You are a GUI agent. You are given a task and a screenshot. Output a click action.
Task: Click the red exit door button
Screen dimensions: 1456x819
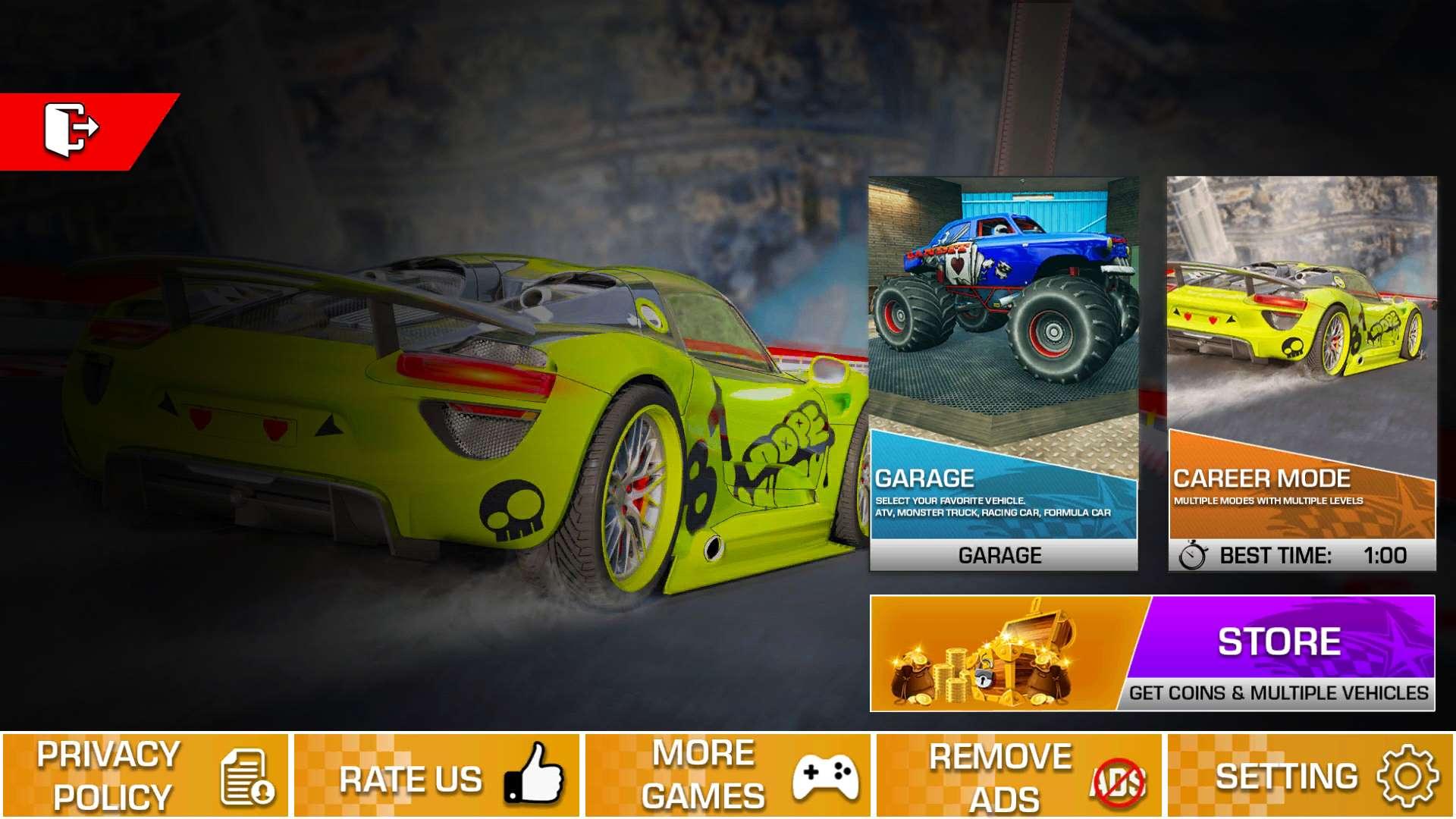click(x=72, y=130)
